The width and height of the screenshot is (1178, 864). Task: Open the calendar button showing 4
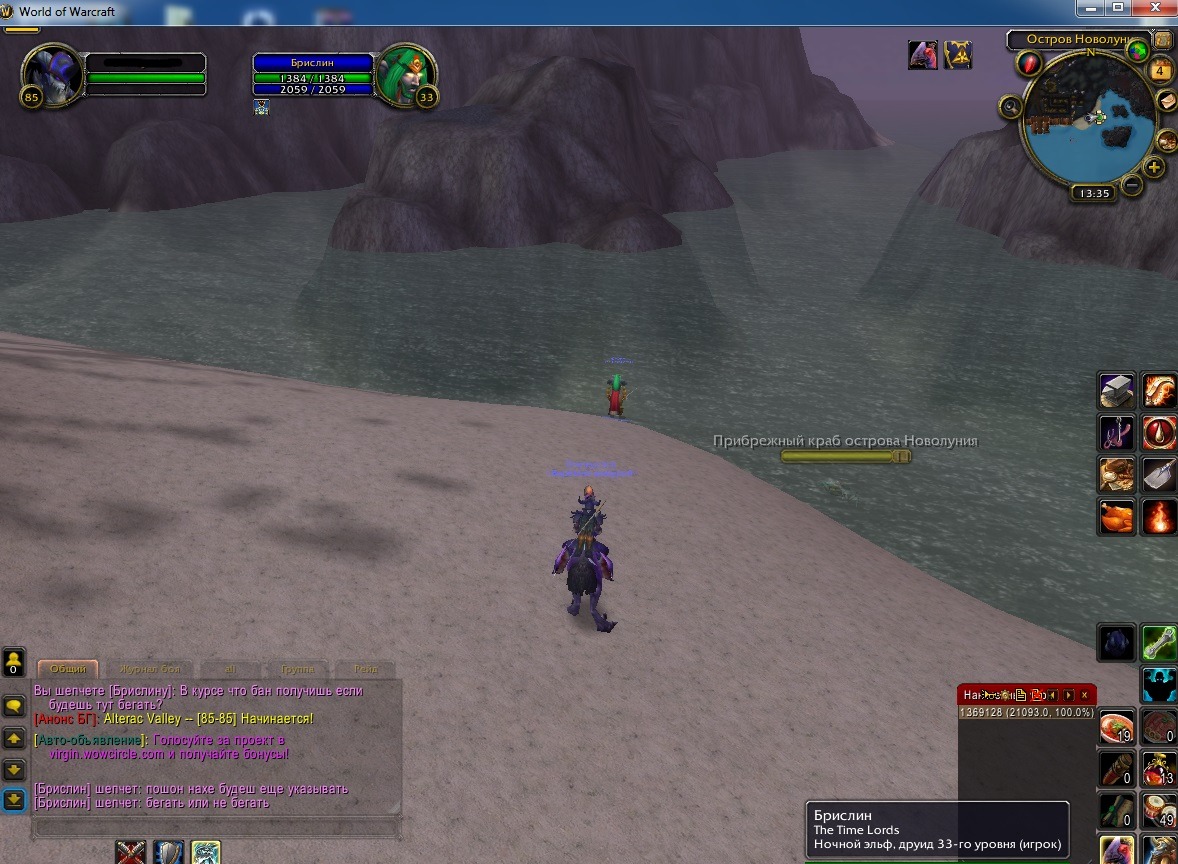pos(1161,71)
